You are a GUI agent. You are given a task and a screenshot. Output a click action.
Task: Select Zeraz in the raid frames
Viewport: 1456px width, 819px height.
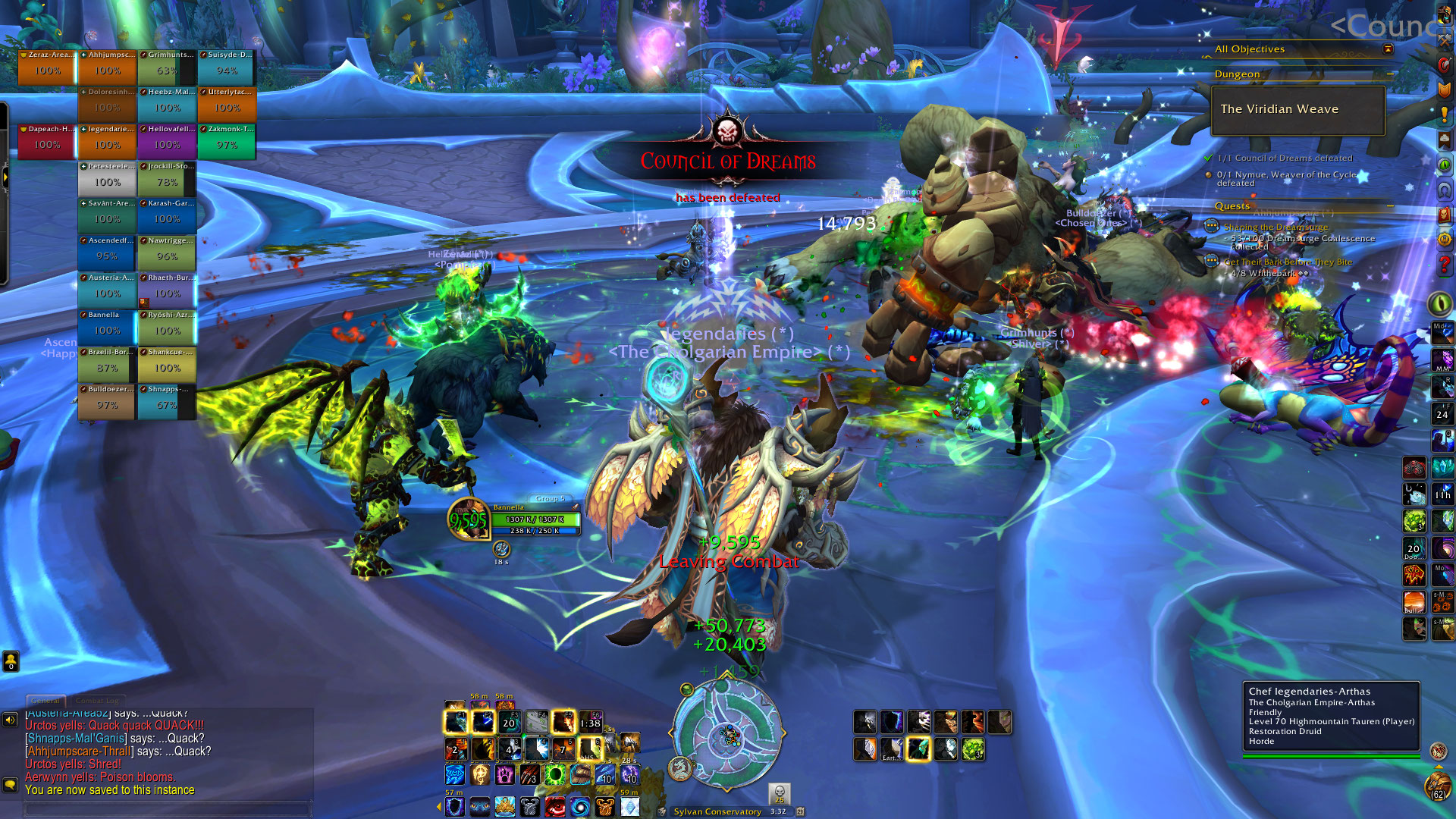[x=47, y=67]
